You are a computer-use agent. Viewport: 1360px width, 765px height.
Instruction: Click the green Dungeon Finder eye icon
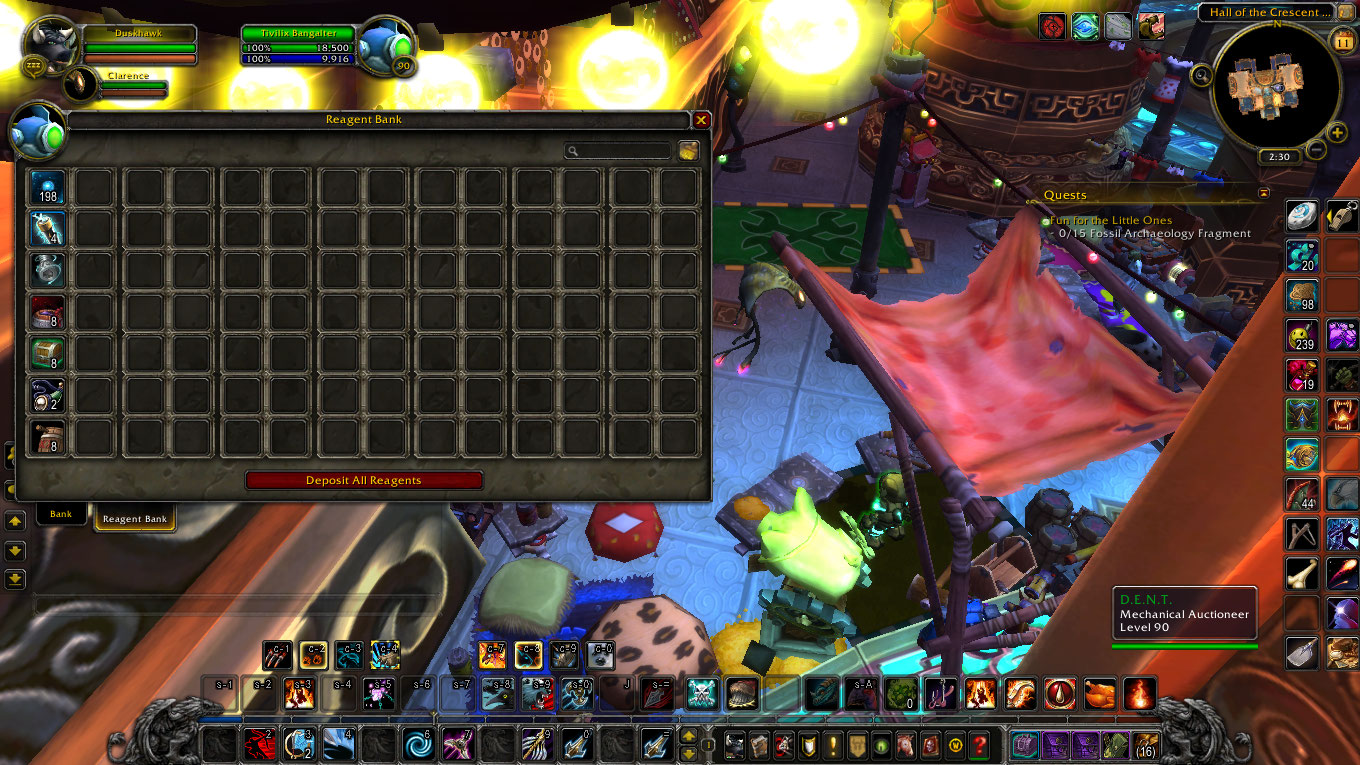point(881,745)
